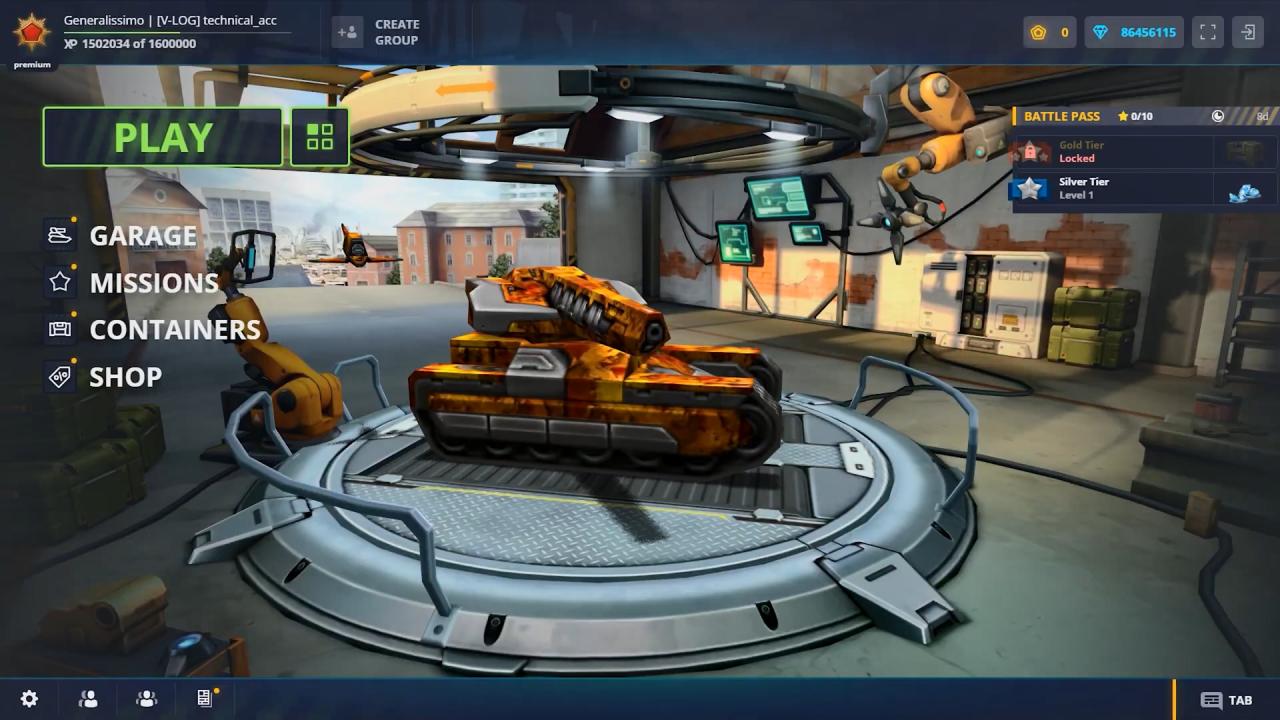Image resolution: width=1280 pixels, height=720 pixels.
Task: Open the chat TAB button
Action: pos(1227,700)
